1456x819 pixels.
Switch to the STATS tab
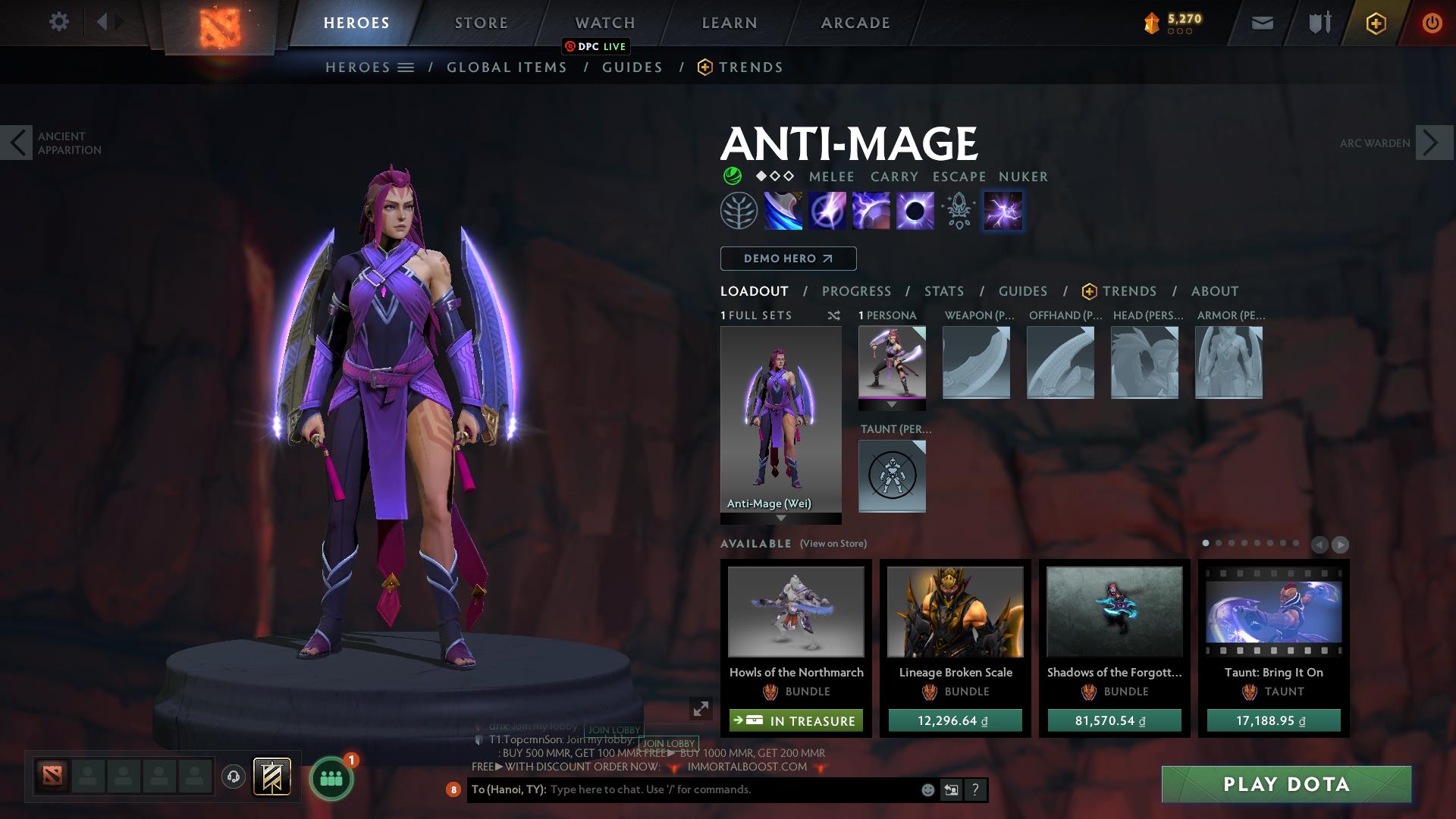pyautogui.click(x=943, y=291)
